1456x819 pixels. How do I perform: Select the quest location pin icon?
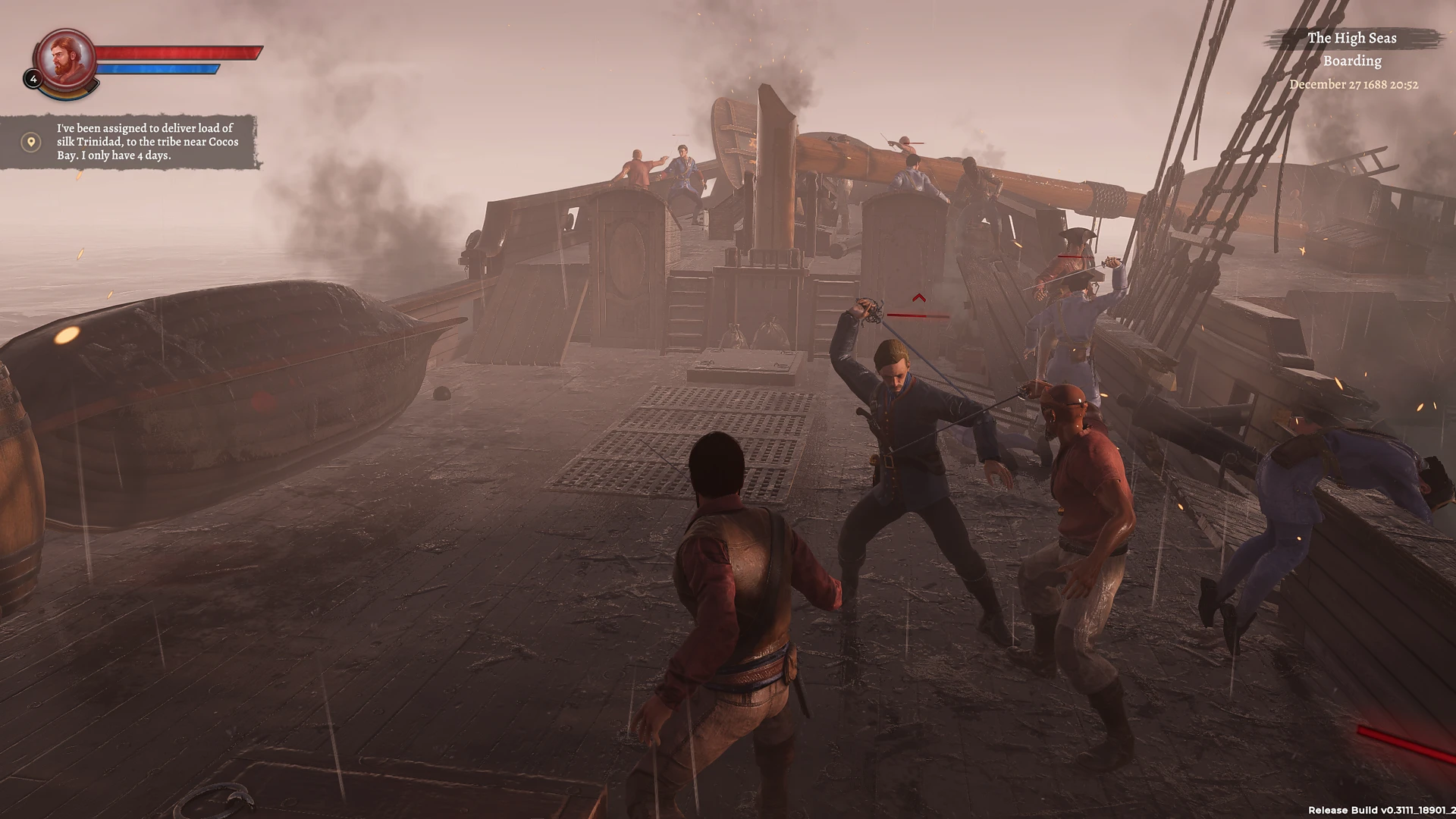click(x=31, y=142)
